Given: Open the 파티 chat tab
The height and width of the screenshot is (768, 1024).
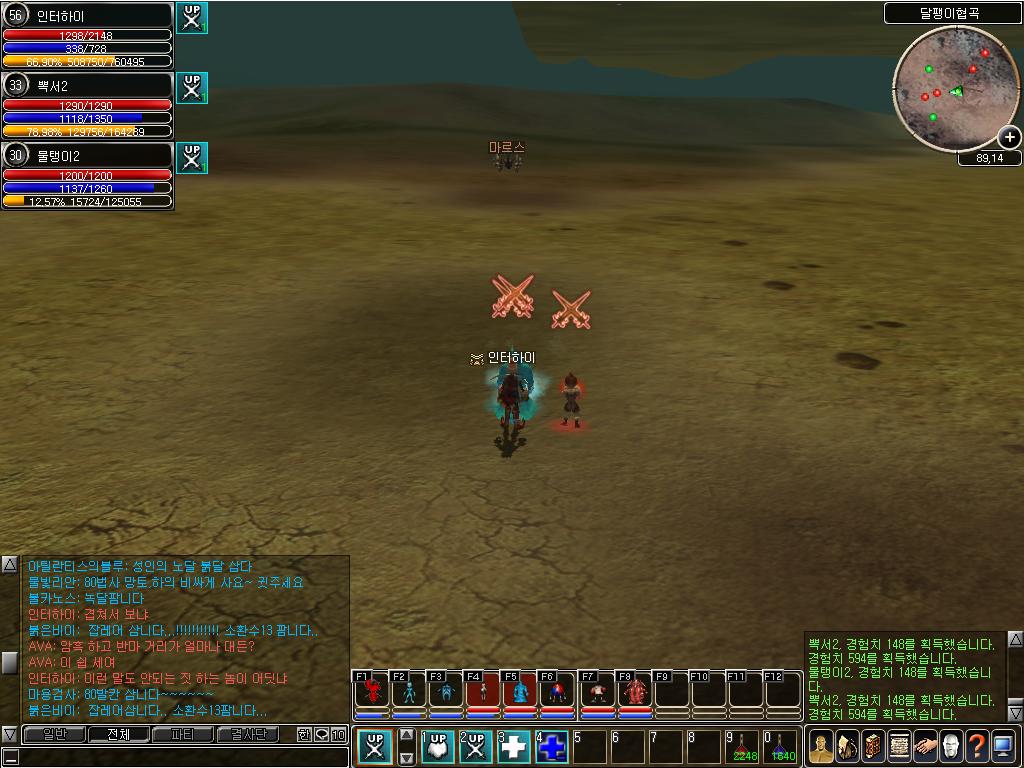Looking at the screenshot, I should [182, 735].
